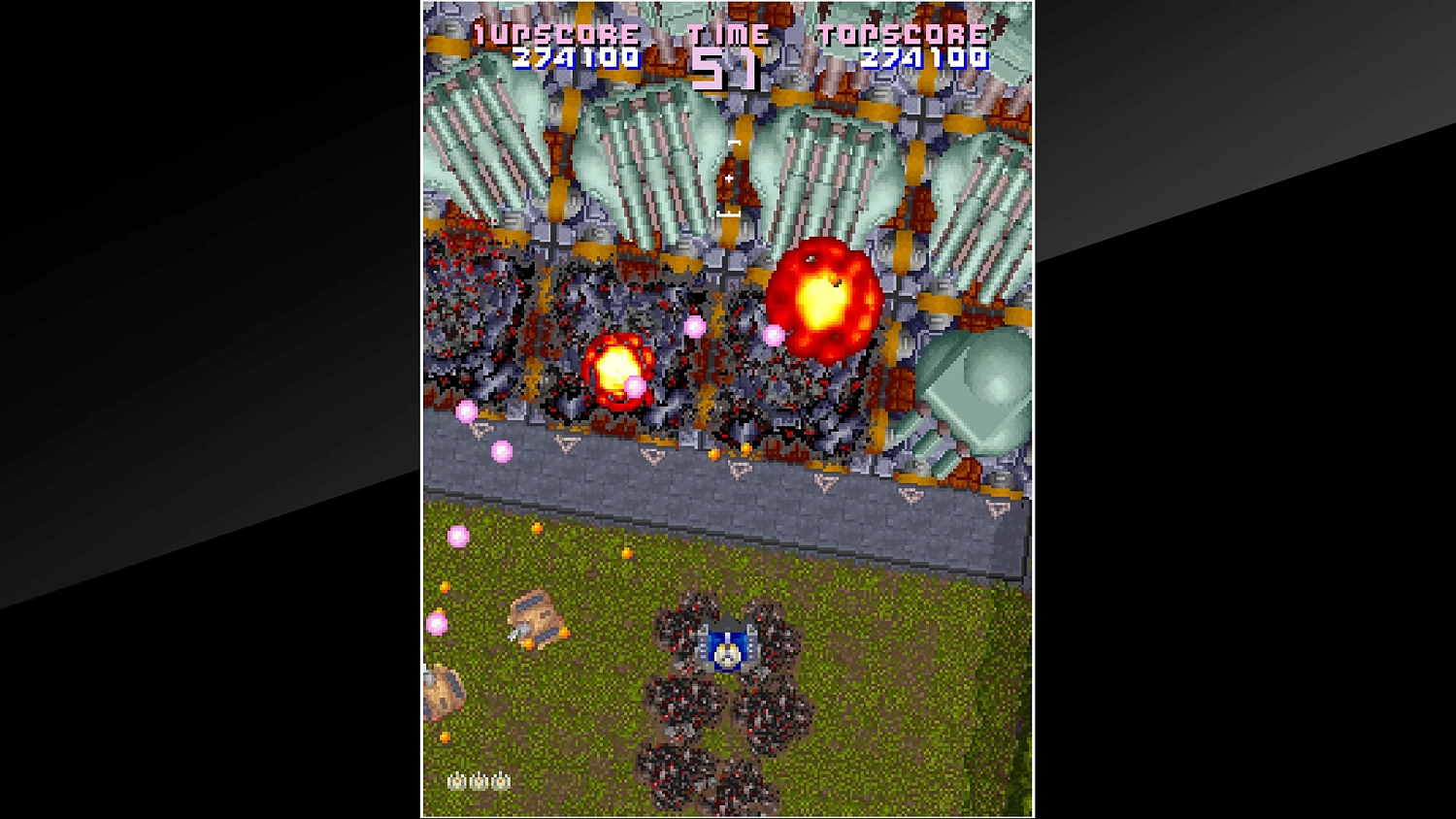Click the large explosion fireball

tap(823, 298)
